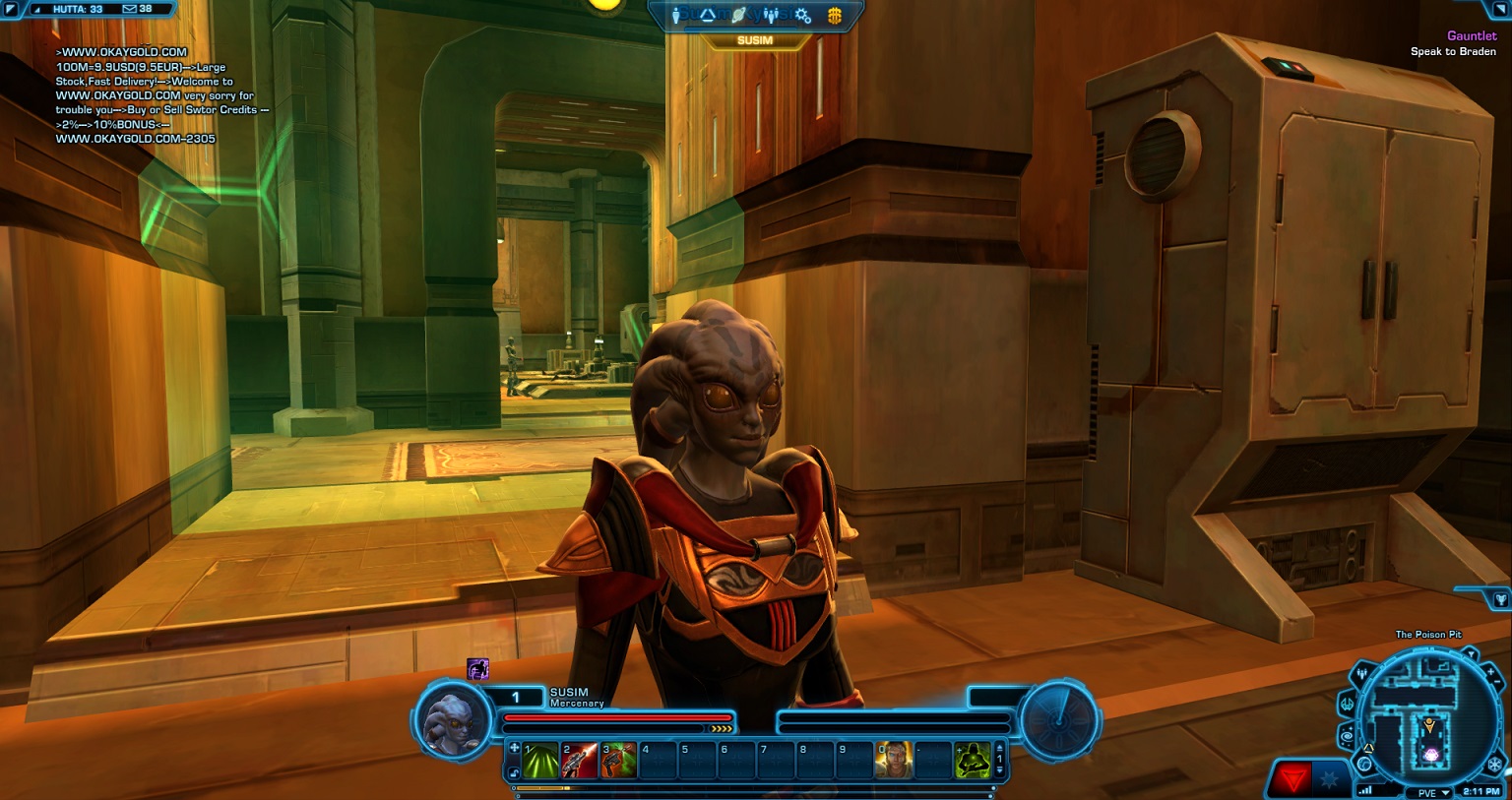Open the character sheet from top menu

676,16
